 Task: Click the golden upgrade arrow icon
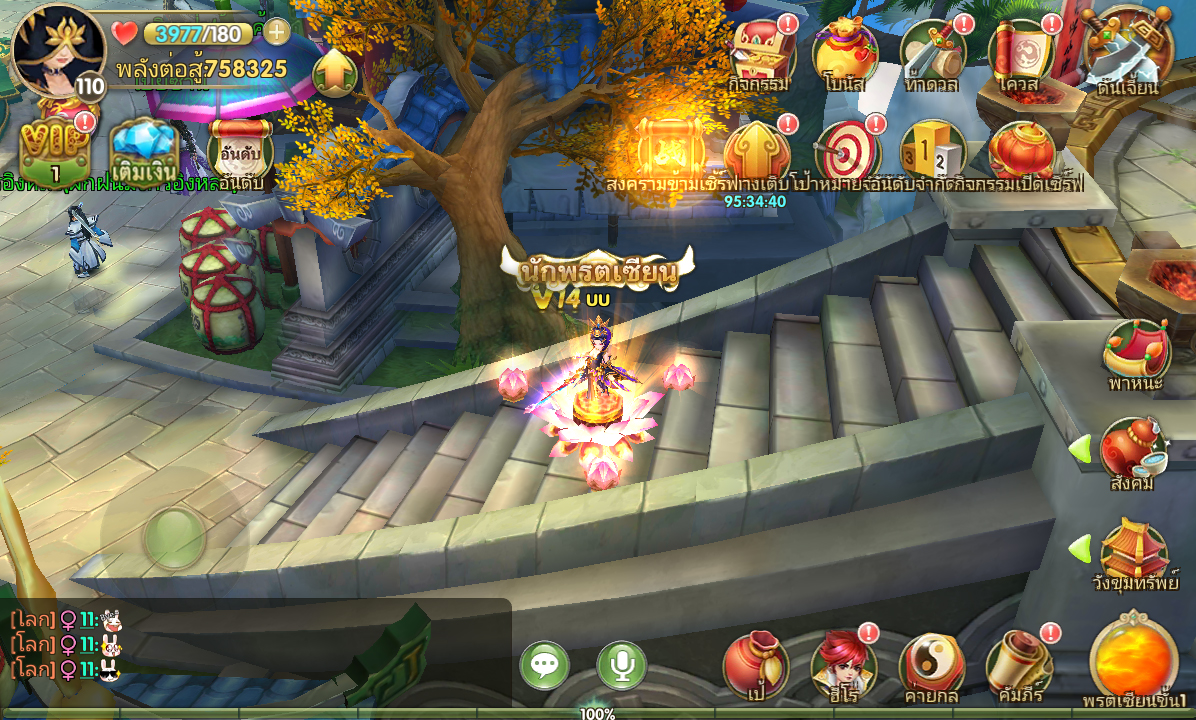tap(336, 72)
